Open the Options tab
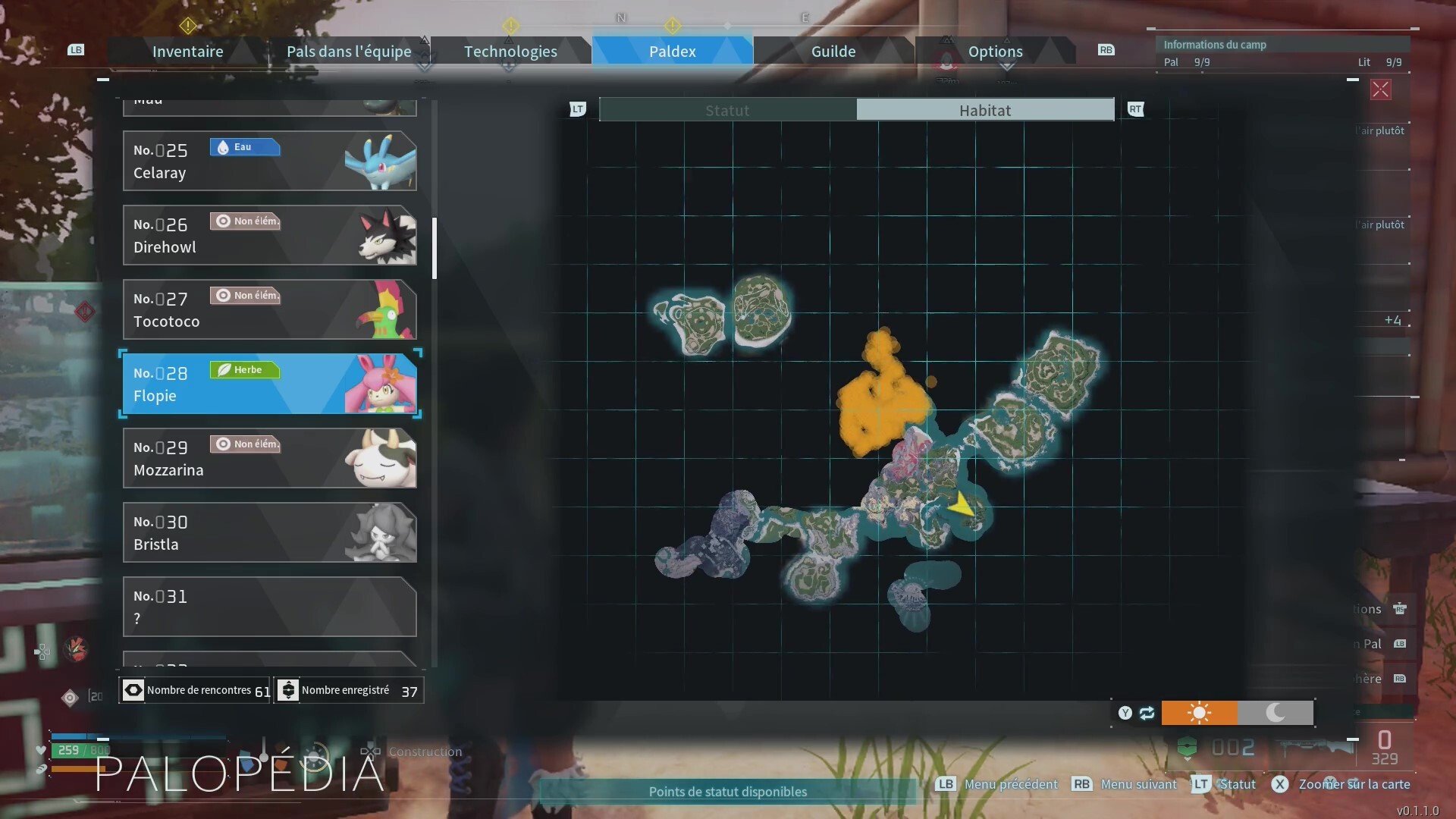This screenshot has height=819, width=1456. 995,52
